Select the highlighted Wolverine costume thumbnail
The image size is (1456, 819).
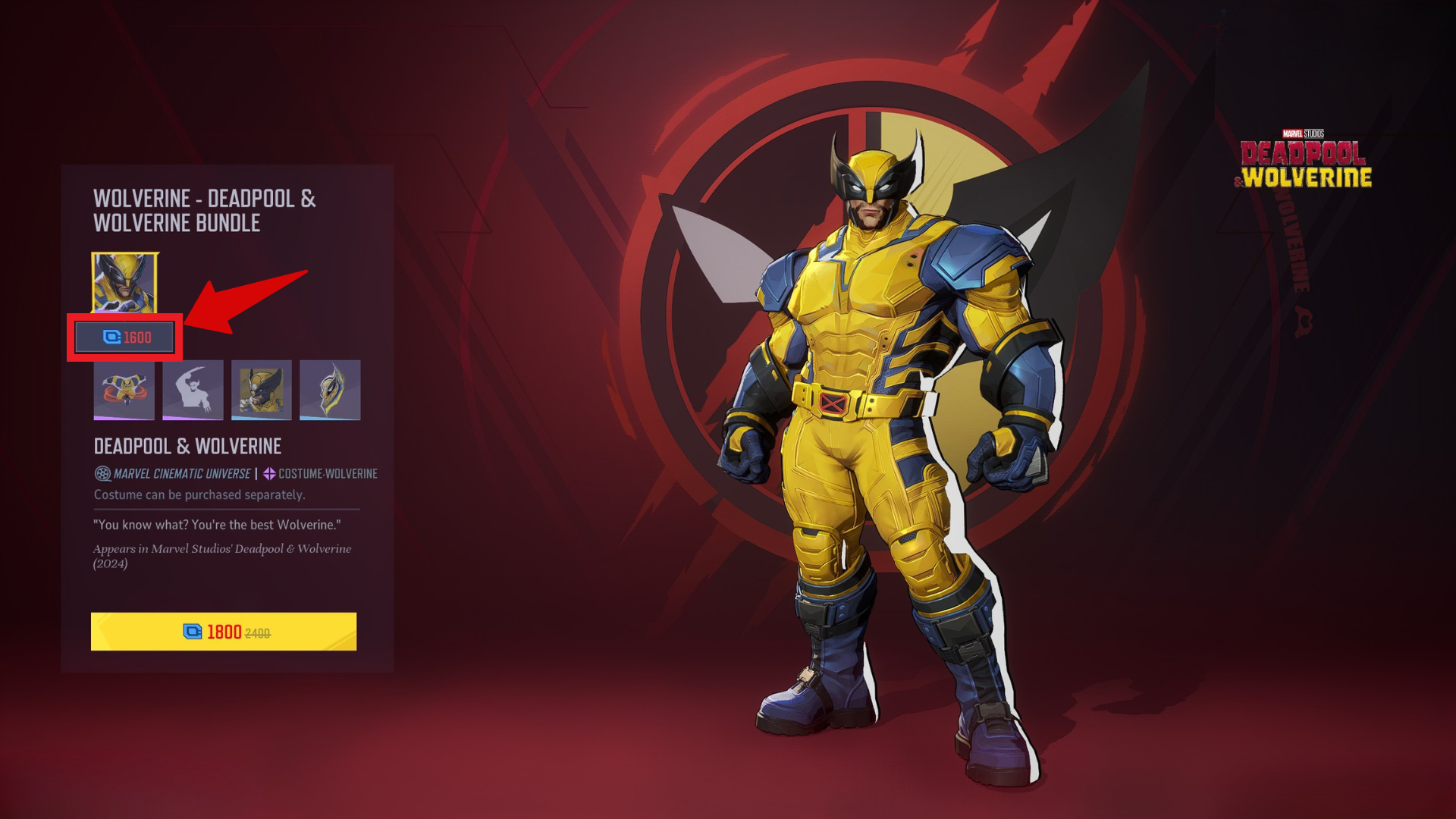(124, 283)
